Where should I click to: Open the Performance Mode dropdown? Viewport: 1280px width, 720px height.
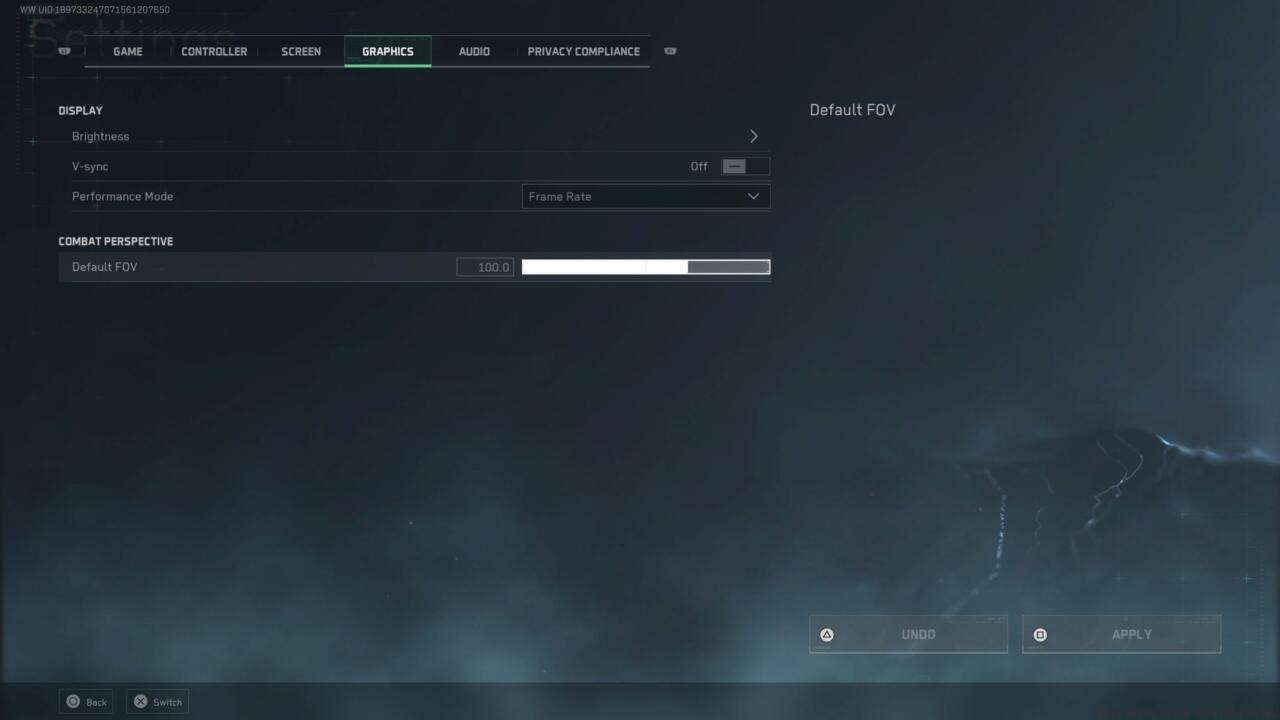[x=645, y=196]
